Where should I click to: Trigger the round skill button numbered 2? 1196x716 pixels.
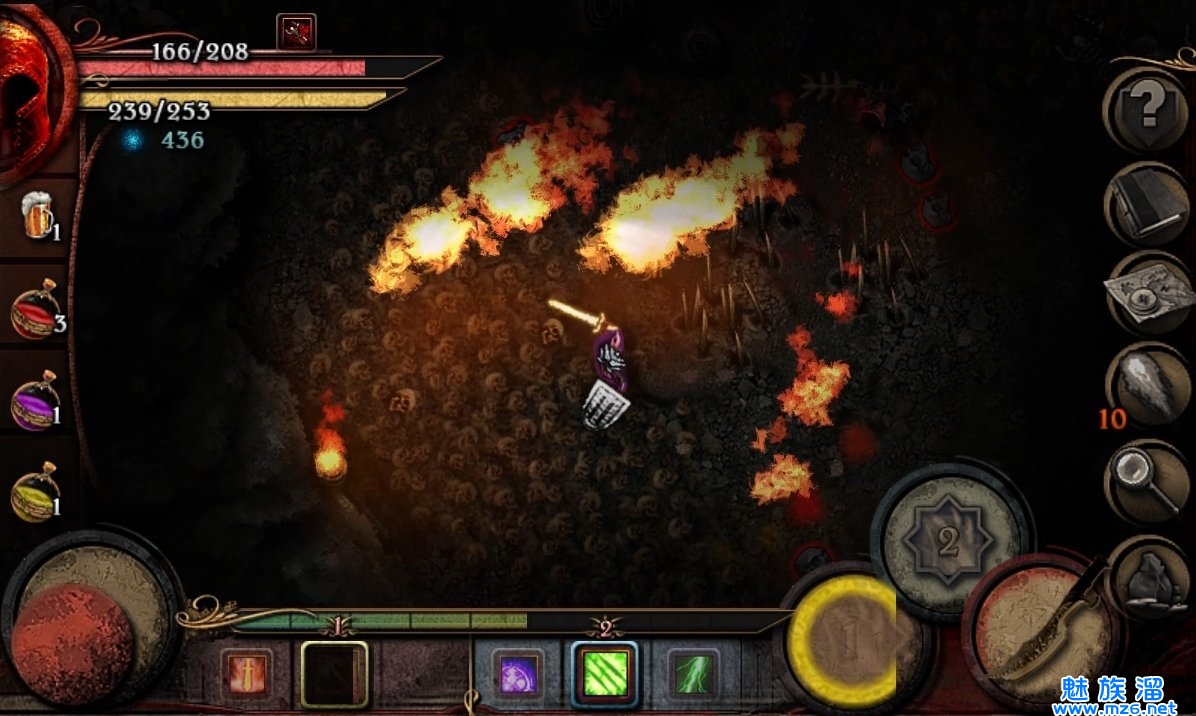tap(948, 542)
